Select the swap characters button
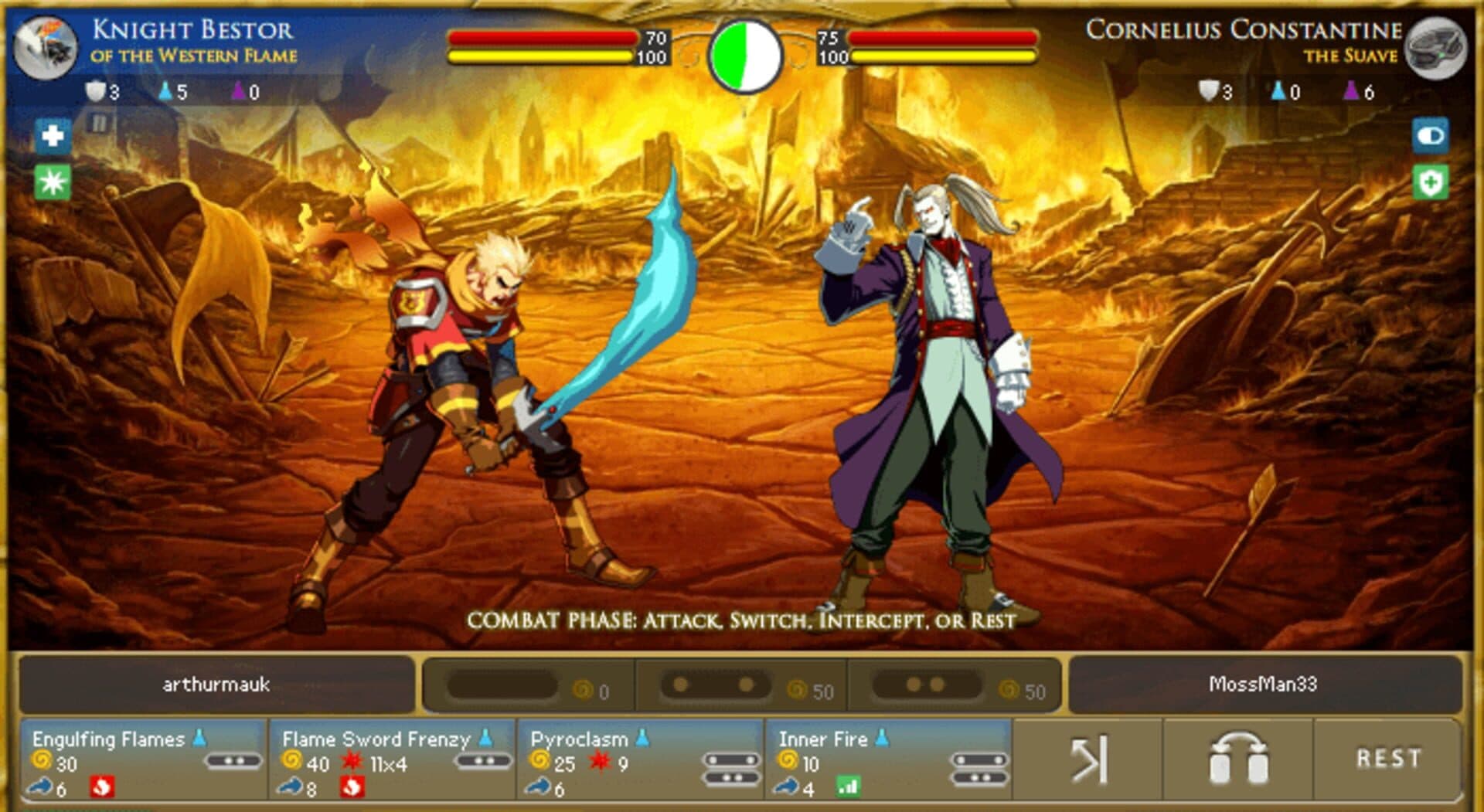The width and height of the screenshot is (1484, 812). point(1237,759)
